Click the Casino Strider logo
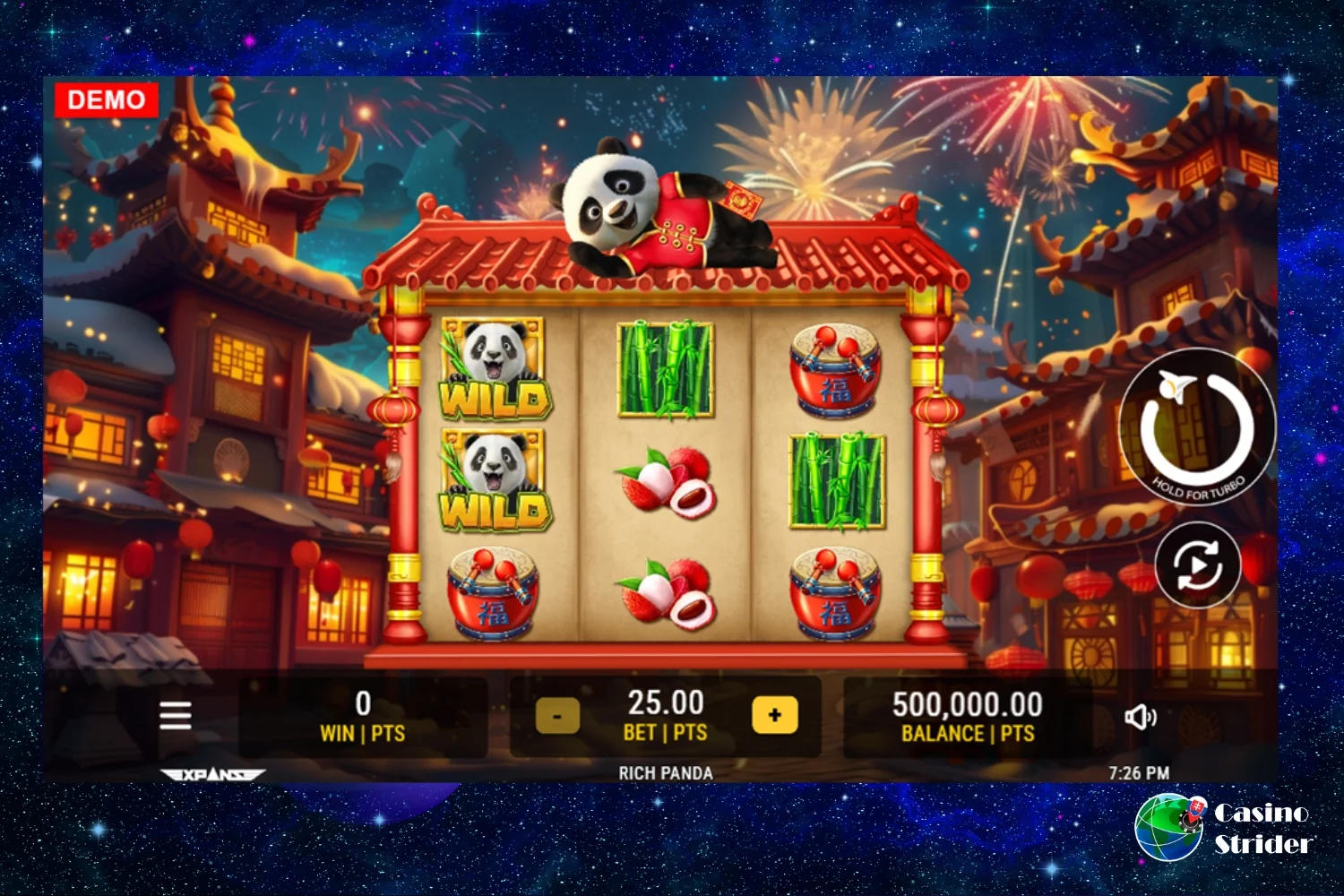This screenshot has width=1344, height=896. point(1224,827)
